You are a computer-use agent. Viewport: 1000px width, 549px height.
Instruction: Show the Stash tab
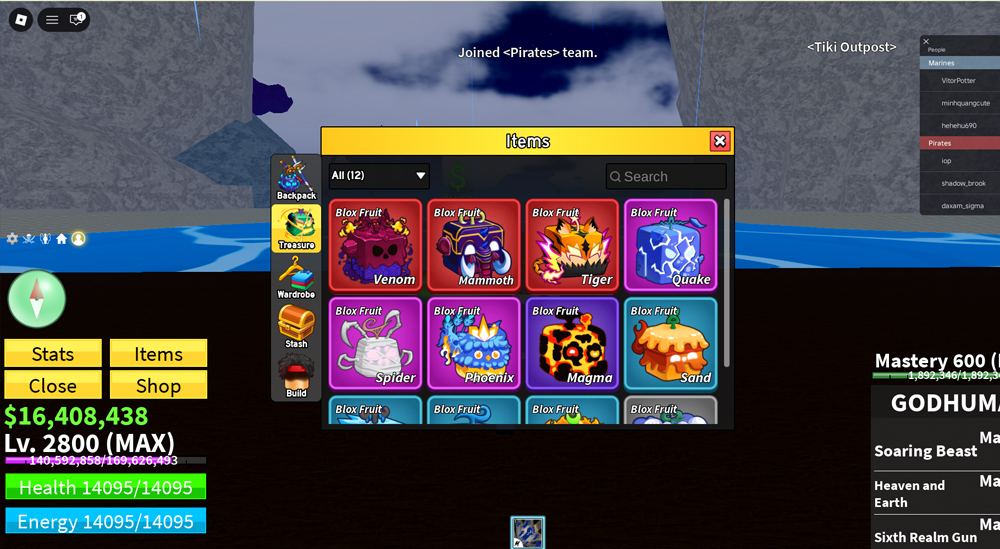point(296,327)
